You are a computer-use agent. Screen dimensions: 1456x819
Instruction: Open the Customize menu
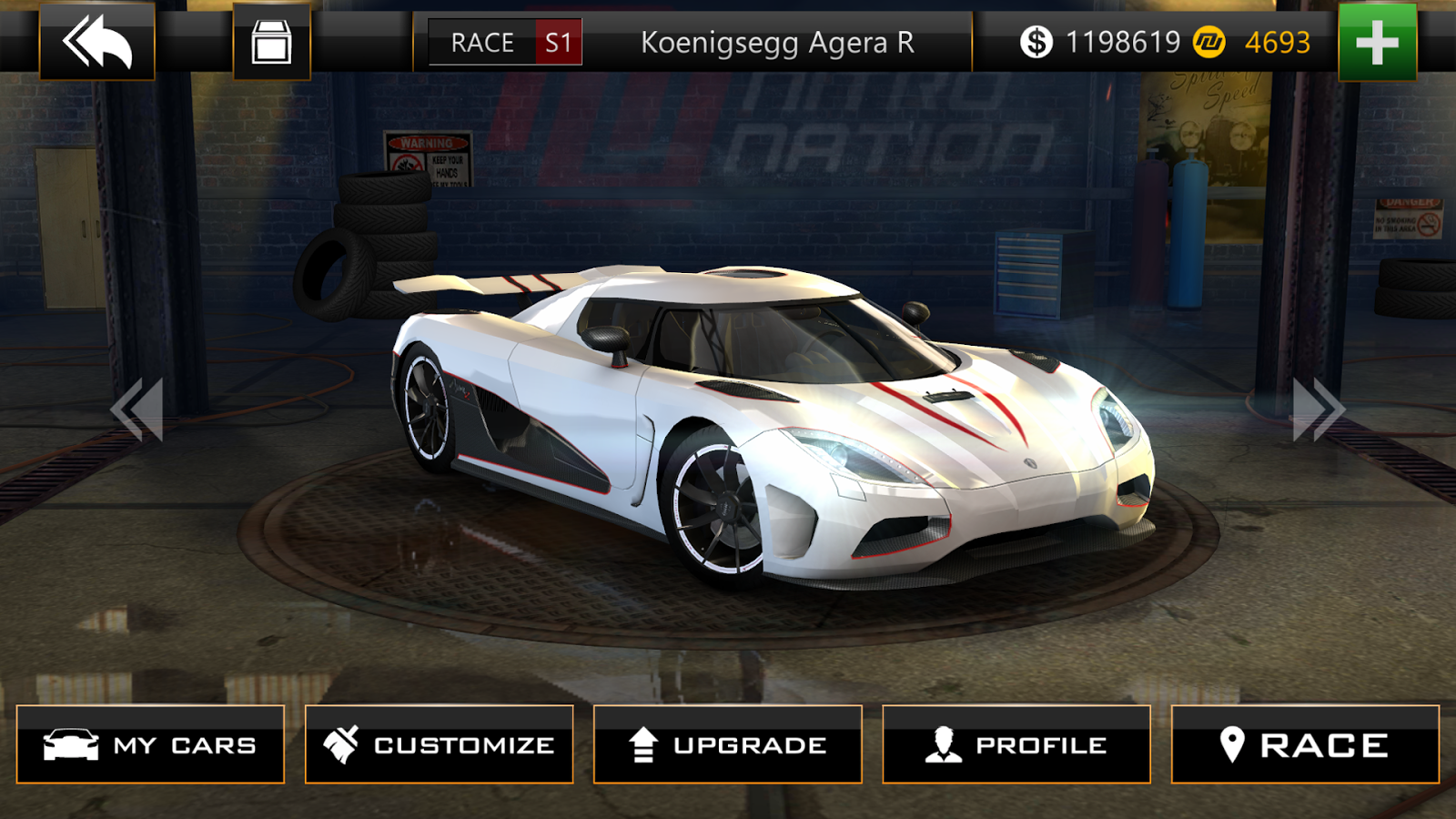(439, 744)
